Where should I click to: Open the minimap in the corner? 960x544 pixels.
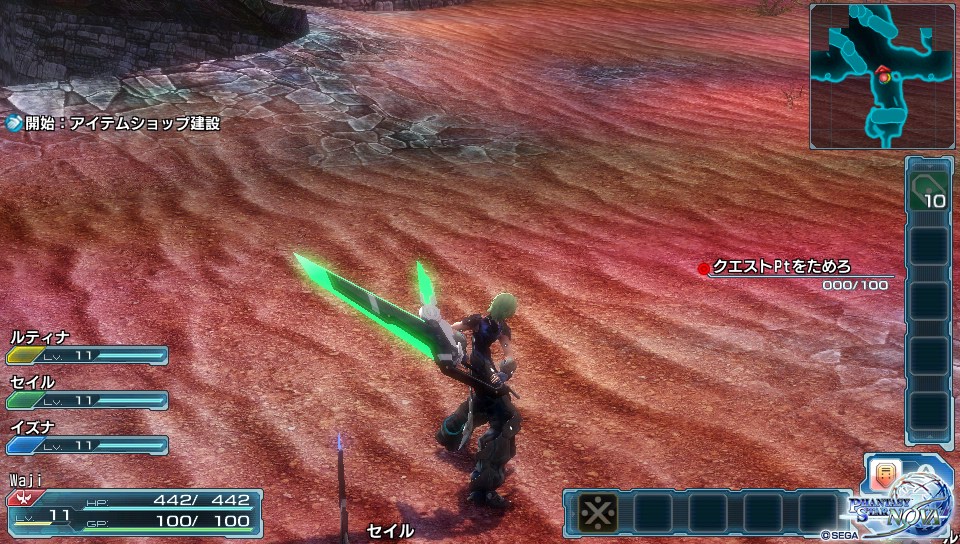coord(881,76)
